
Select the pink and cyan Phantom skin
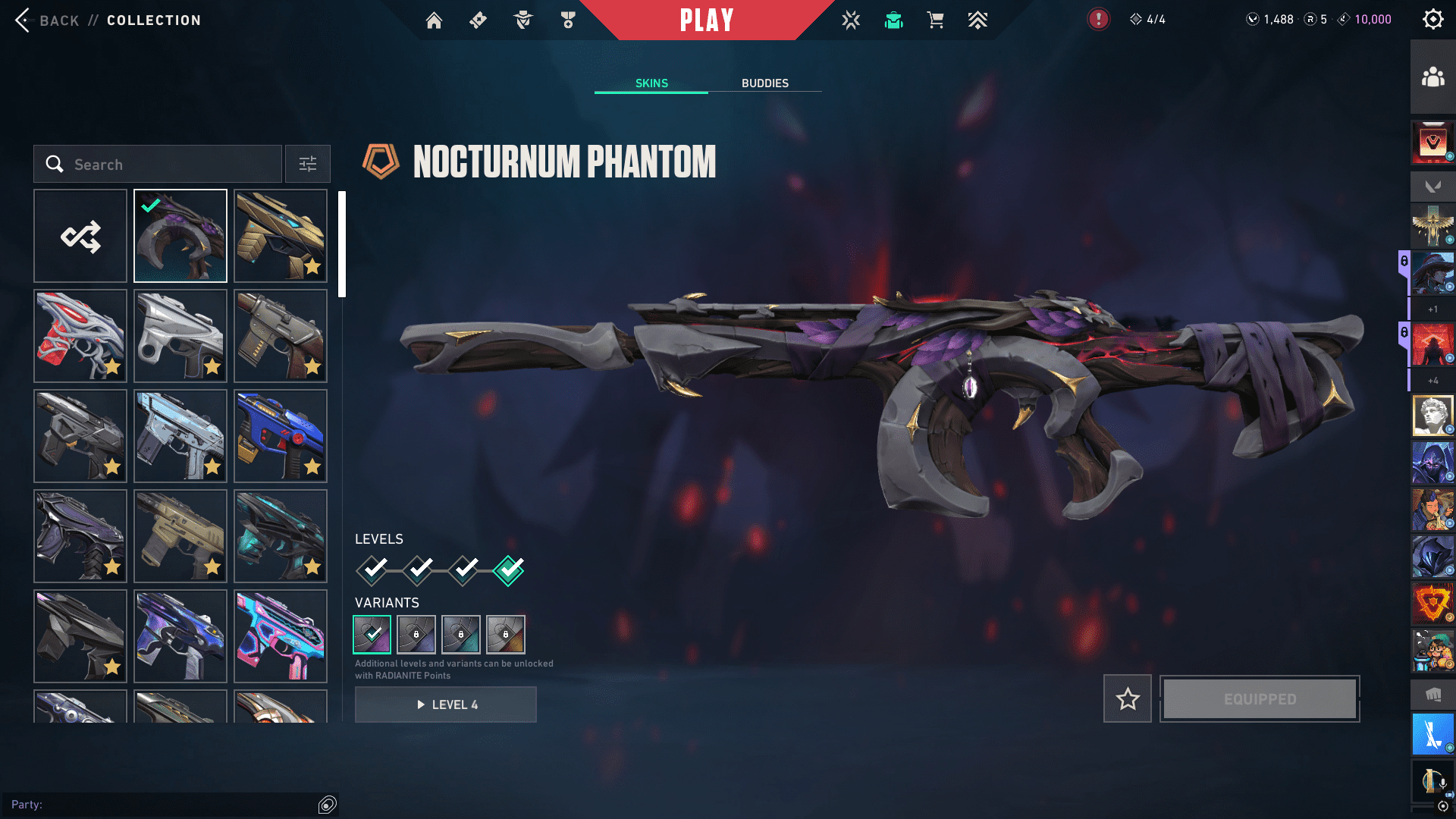(281, 637)
